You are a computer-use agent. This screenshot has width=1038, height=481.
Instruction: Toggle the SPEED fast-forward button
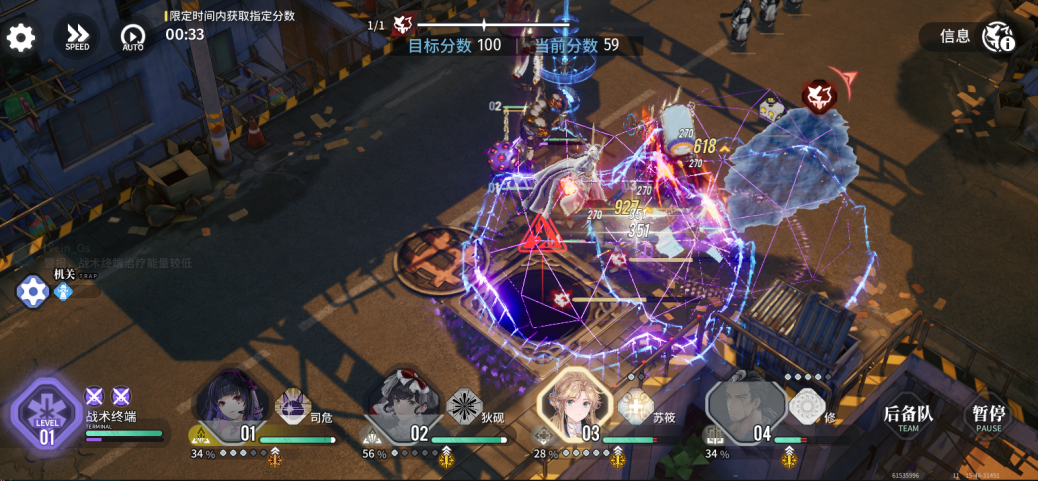(x=77, y=37)
